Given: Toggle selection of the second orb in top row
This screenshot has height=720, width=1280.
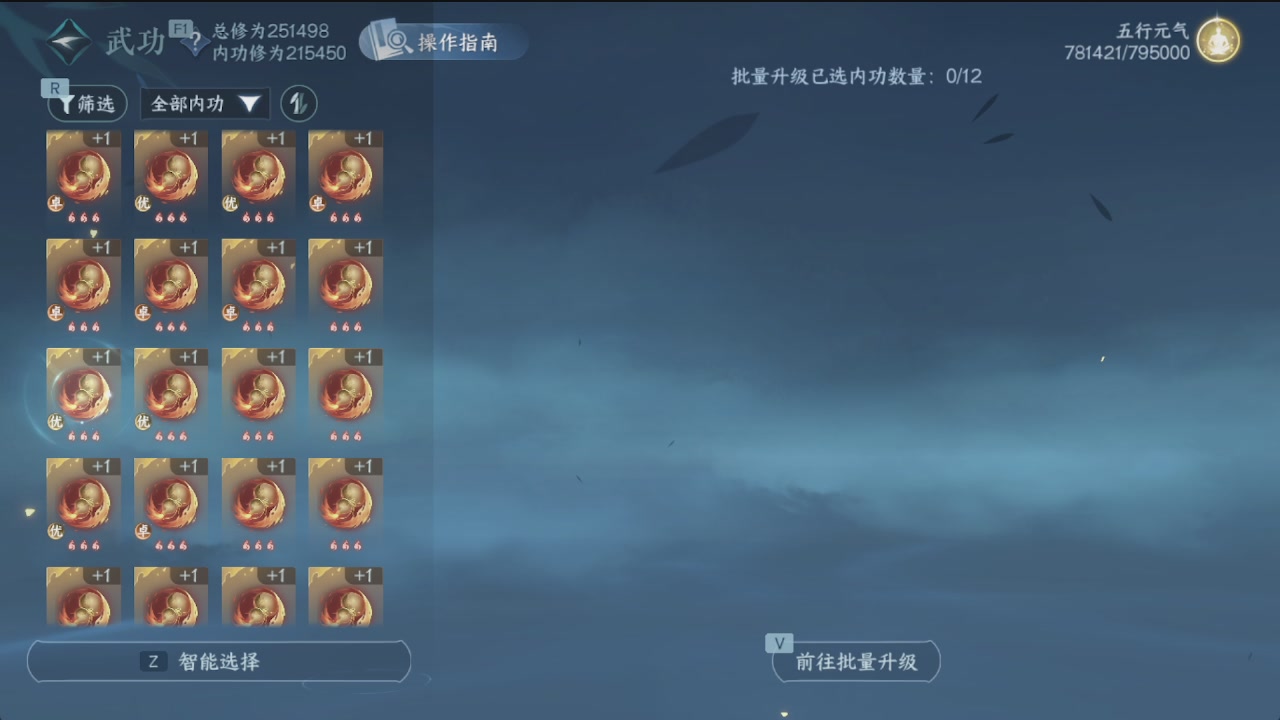Looking at the screenshot, I should [x=170, y=176].
